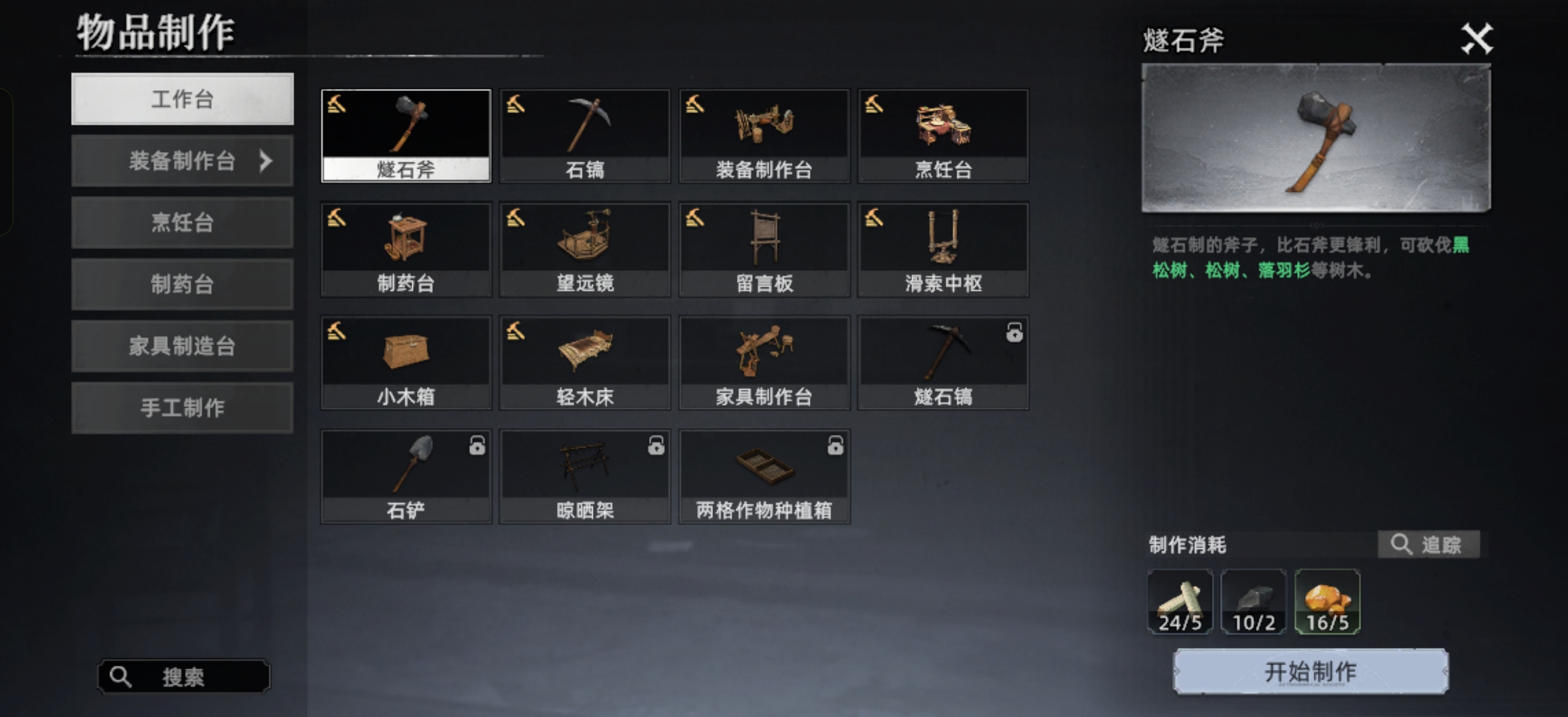Click the lock icon on 石铲

coord(477,448)
